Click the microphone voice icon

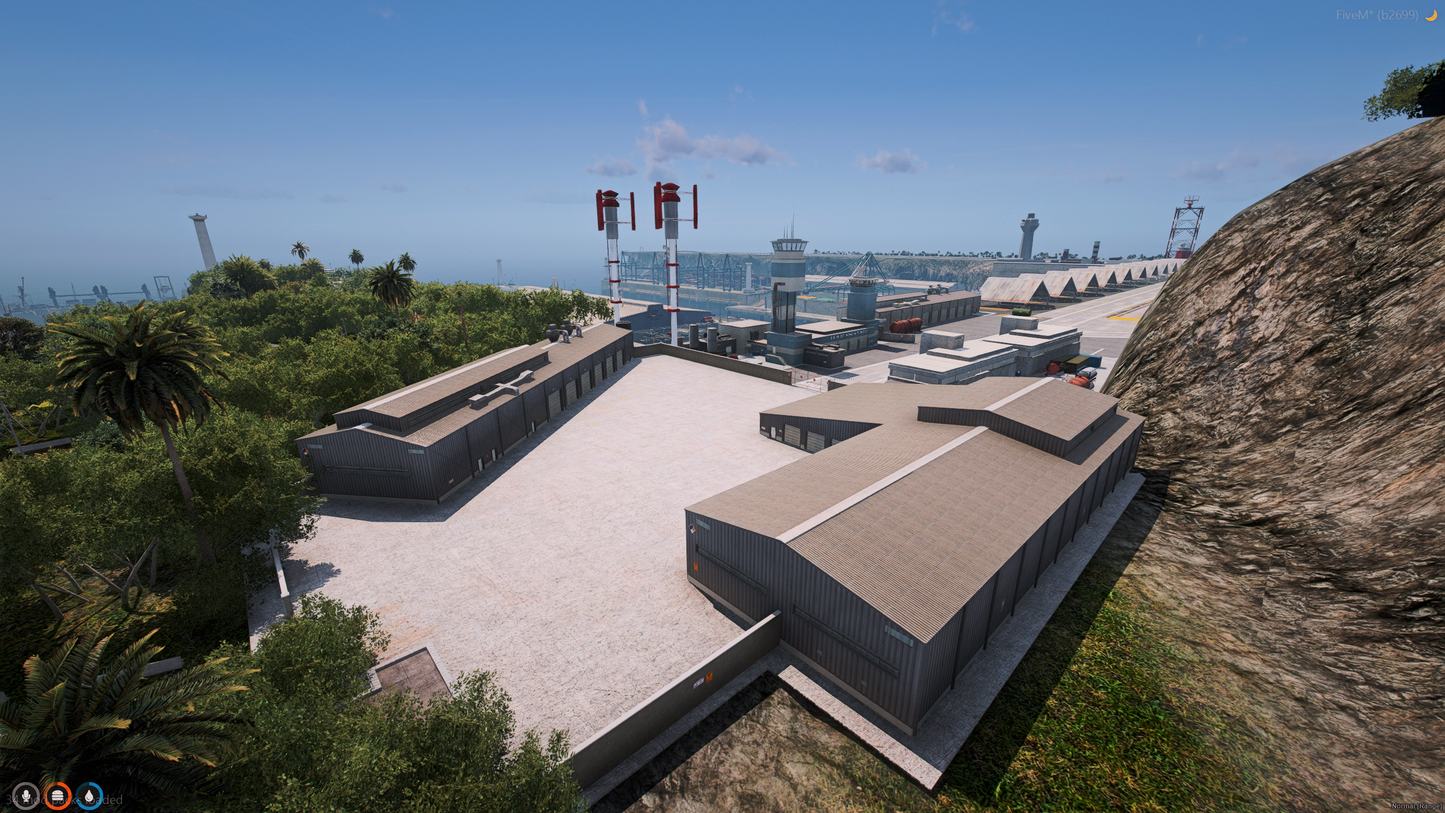(x=25, y=796)
